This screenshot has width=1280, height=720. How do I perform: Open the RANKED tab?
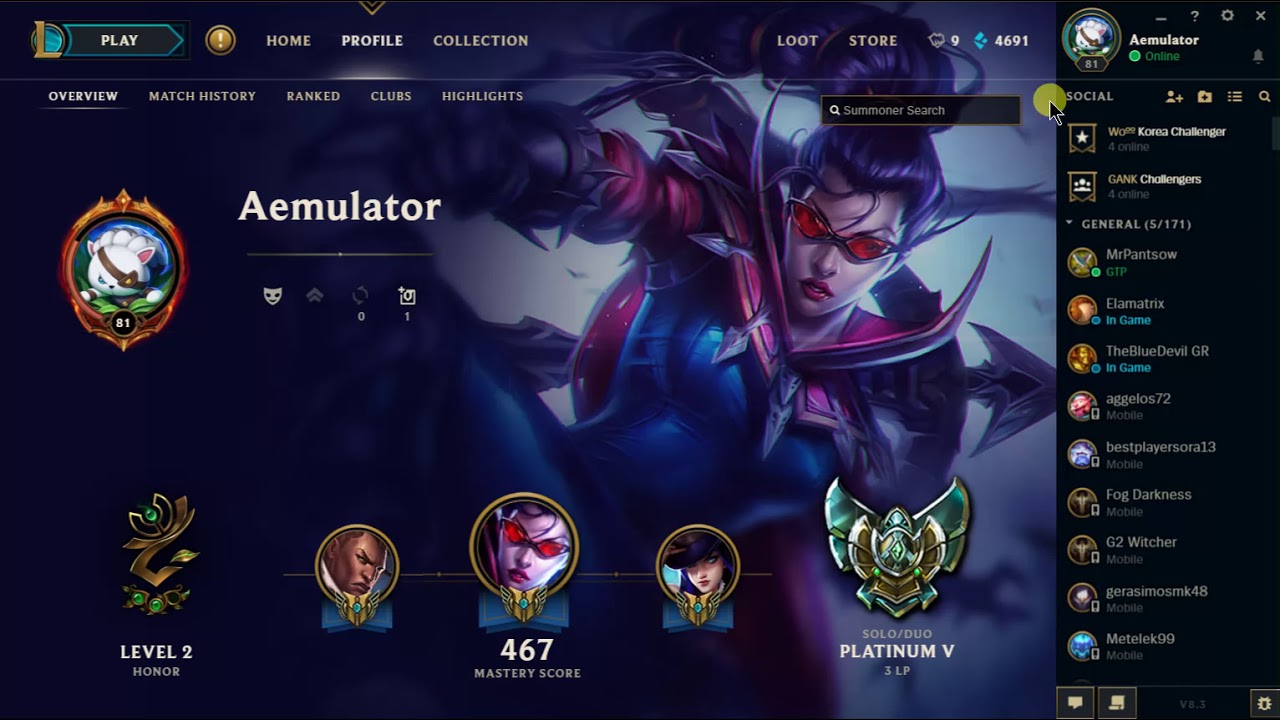click(x=313, y=96)
